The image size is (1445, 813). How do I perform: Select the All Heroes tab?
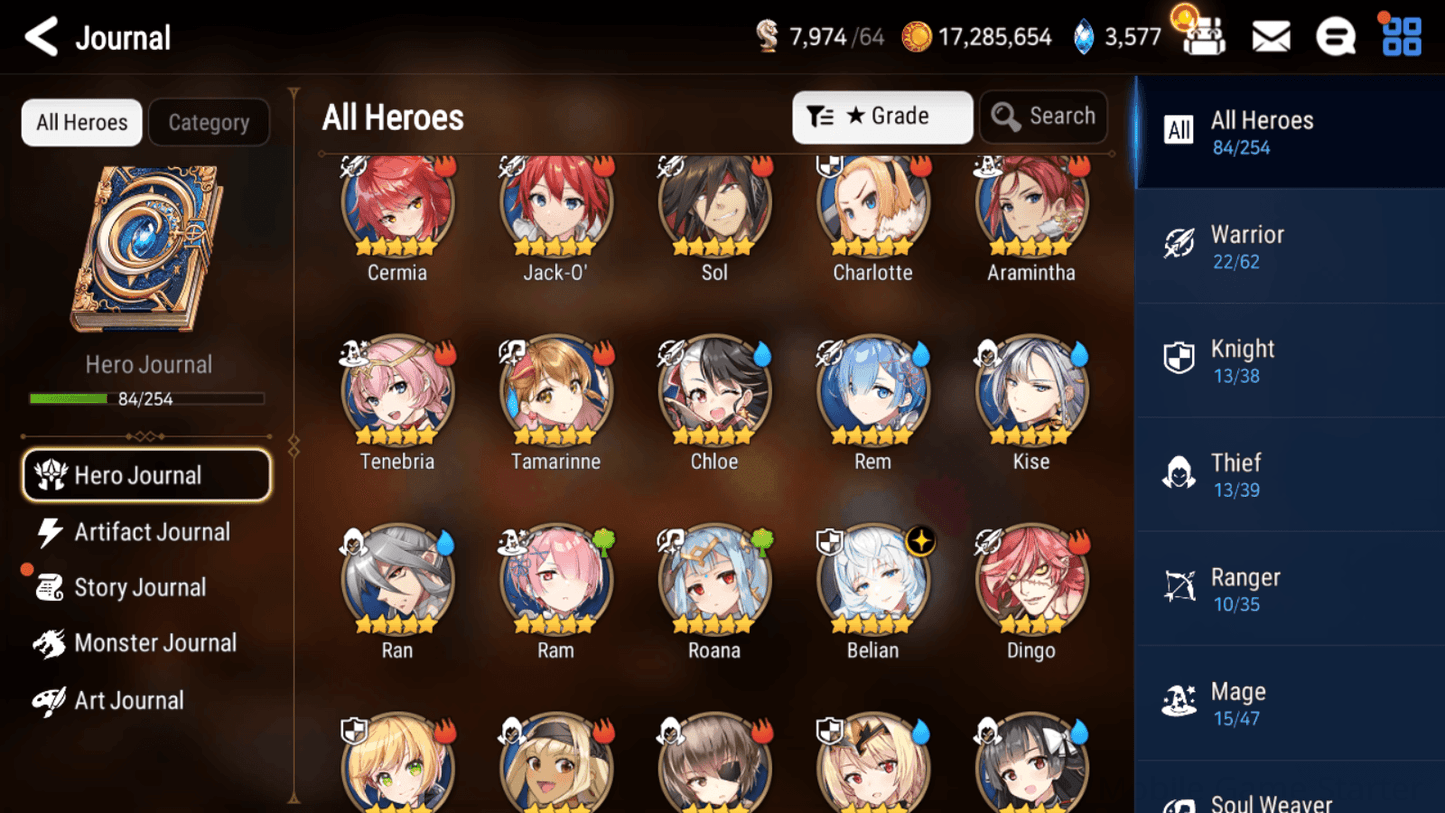81,122
